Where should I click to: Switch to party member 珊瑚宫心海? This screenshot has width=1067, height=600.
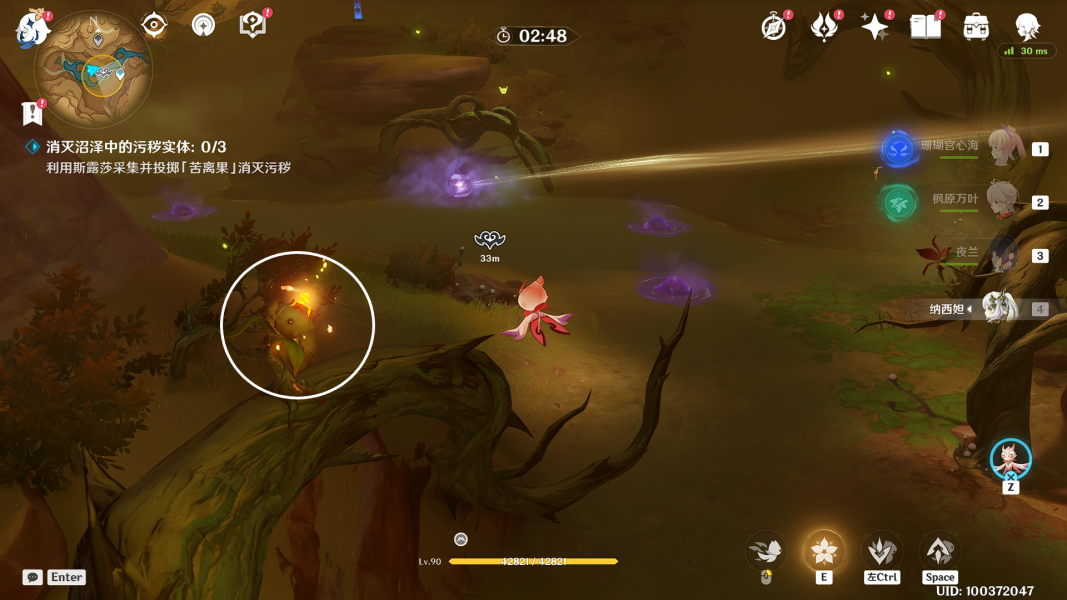[1002, 148]
